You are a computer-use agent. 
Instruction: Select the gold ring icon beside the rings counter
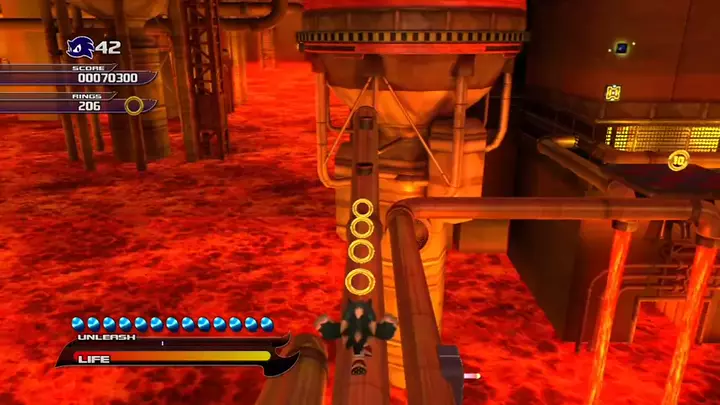[134, 105]
